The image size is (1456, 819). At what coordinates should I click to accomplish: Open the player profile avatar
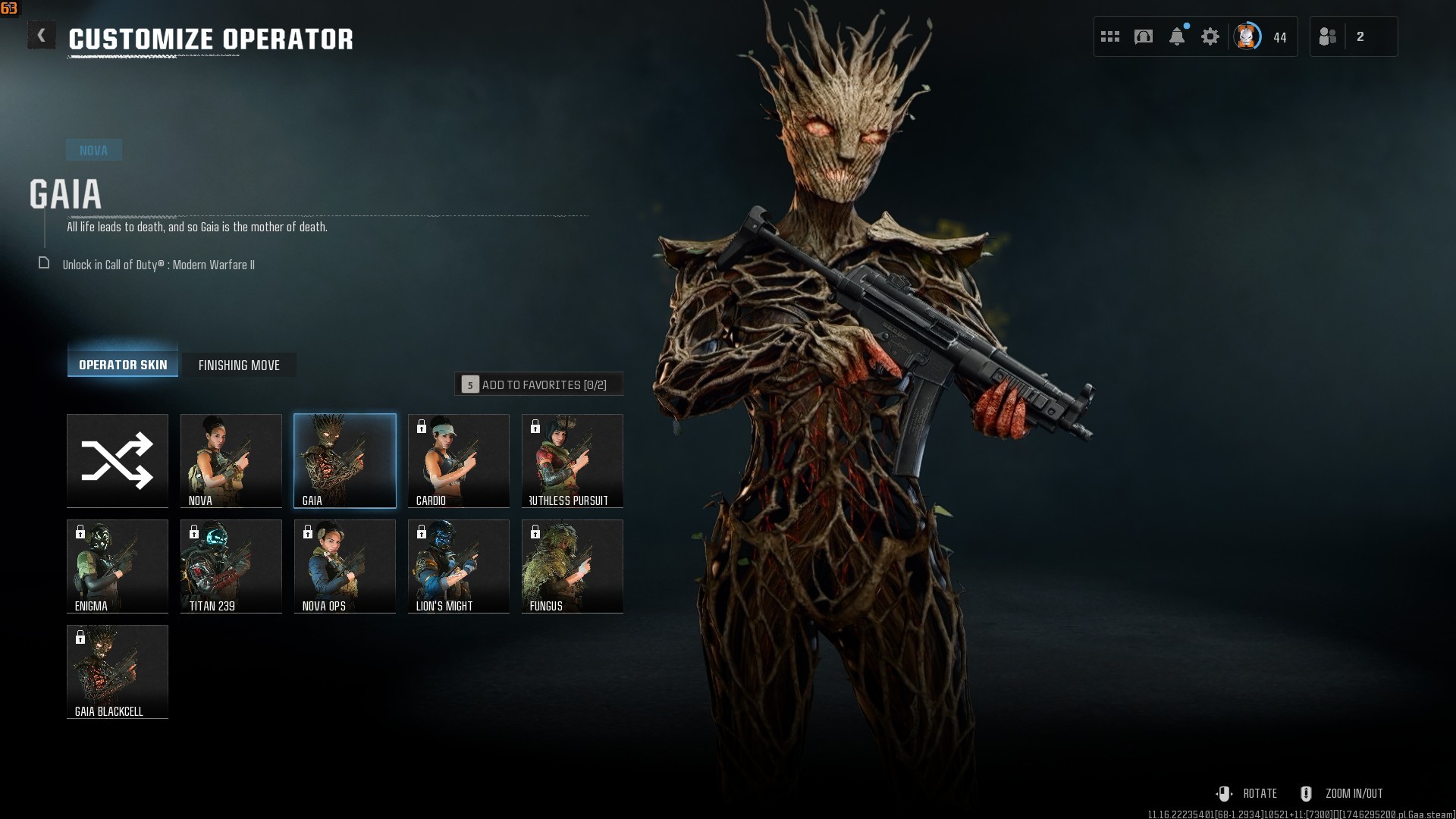click(1247, 36)
